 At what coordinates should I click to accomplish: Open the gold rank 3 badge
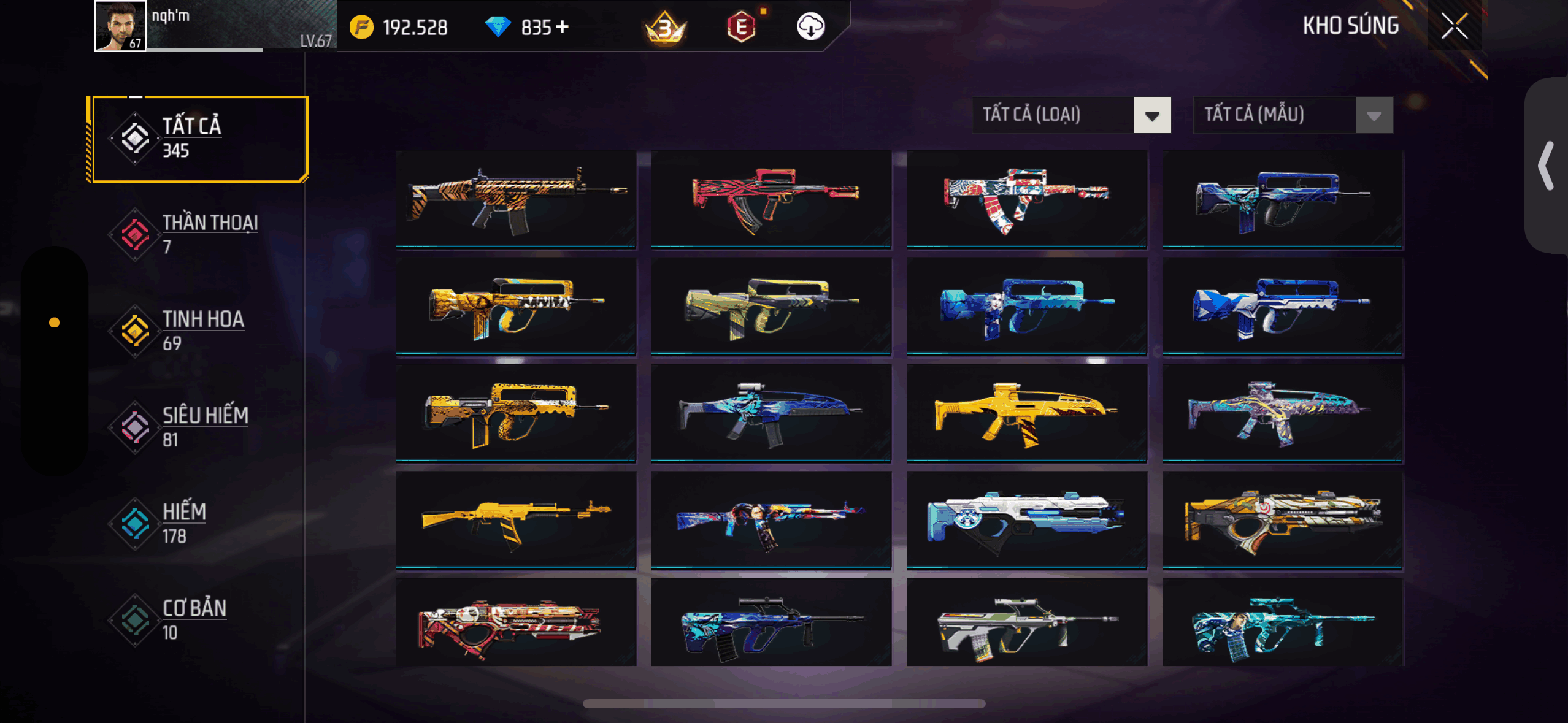tap(665, 28)
